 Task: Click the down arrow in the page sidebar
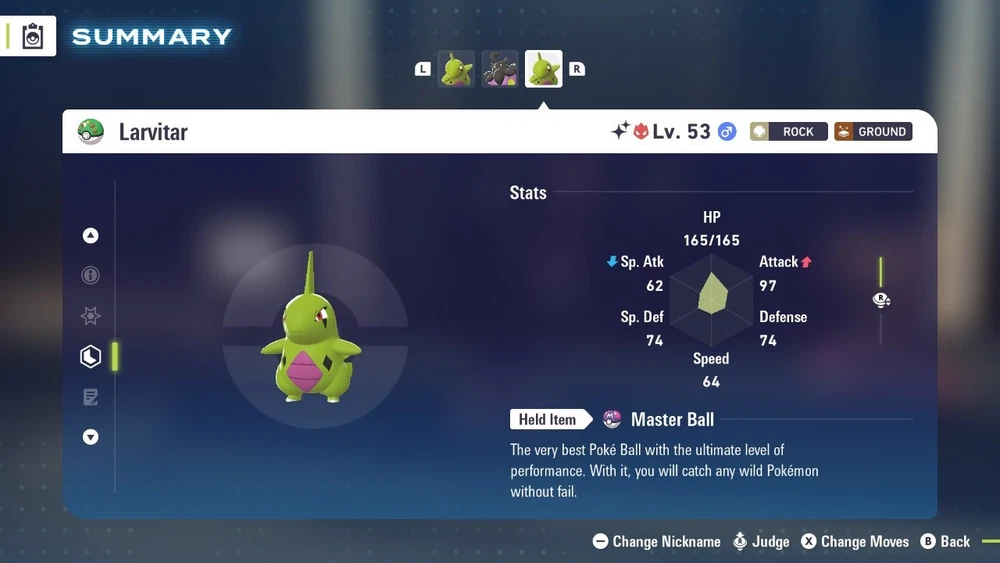click(91, 437)
